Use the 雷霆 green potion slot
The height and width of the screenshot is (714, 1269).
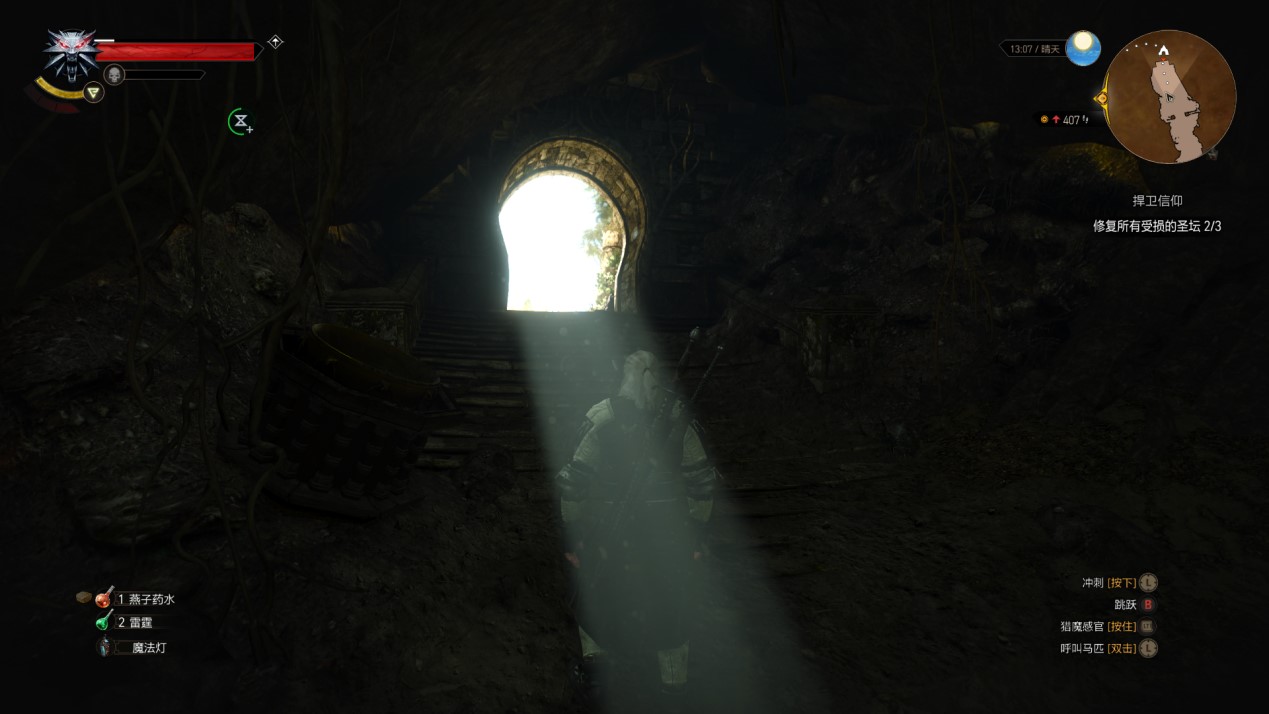(105, 622)
